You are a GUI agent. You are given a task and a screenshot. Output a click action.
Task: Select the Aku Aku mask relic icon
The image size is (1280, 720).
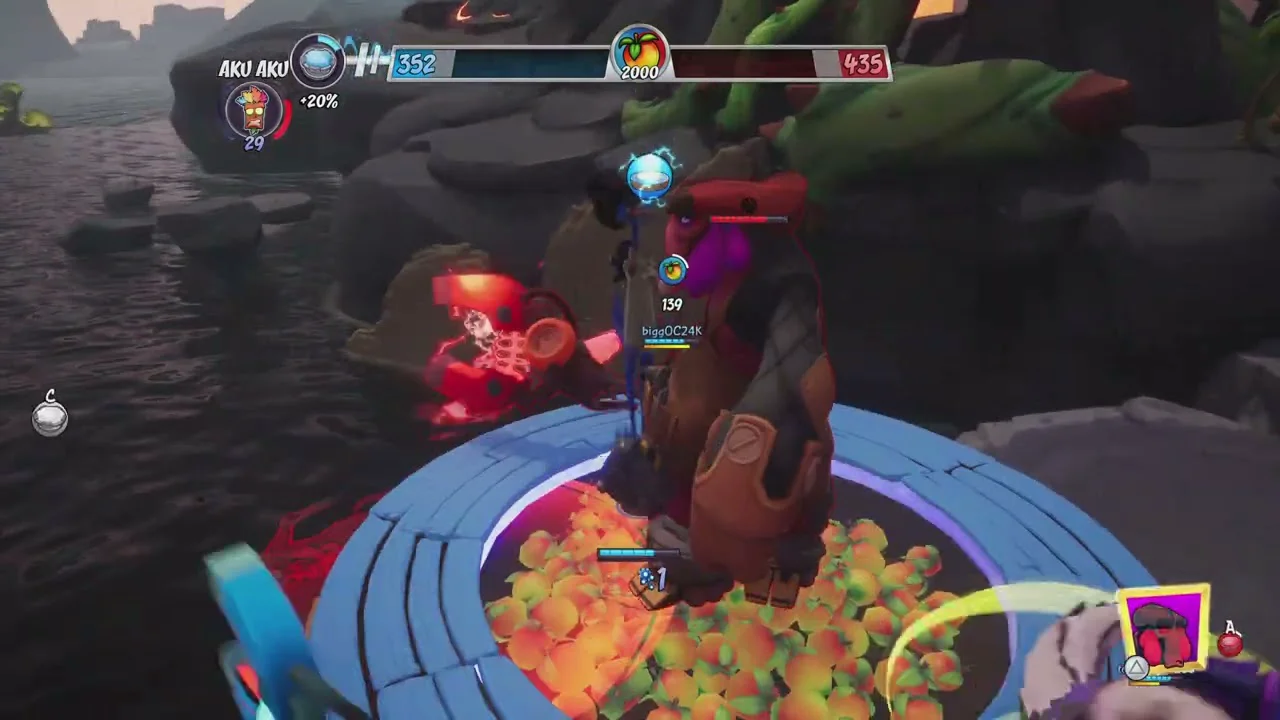point(254,109)
